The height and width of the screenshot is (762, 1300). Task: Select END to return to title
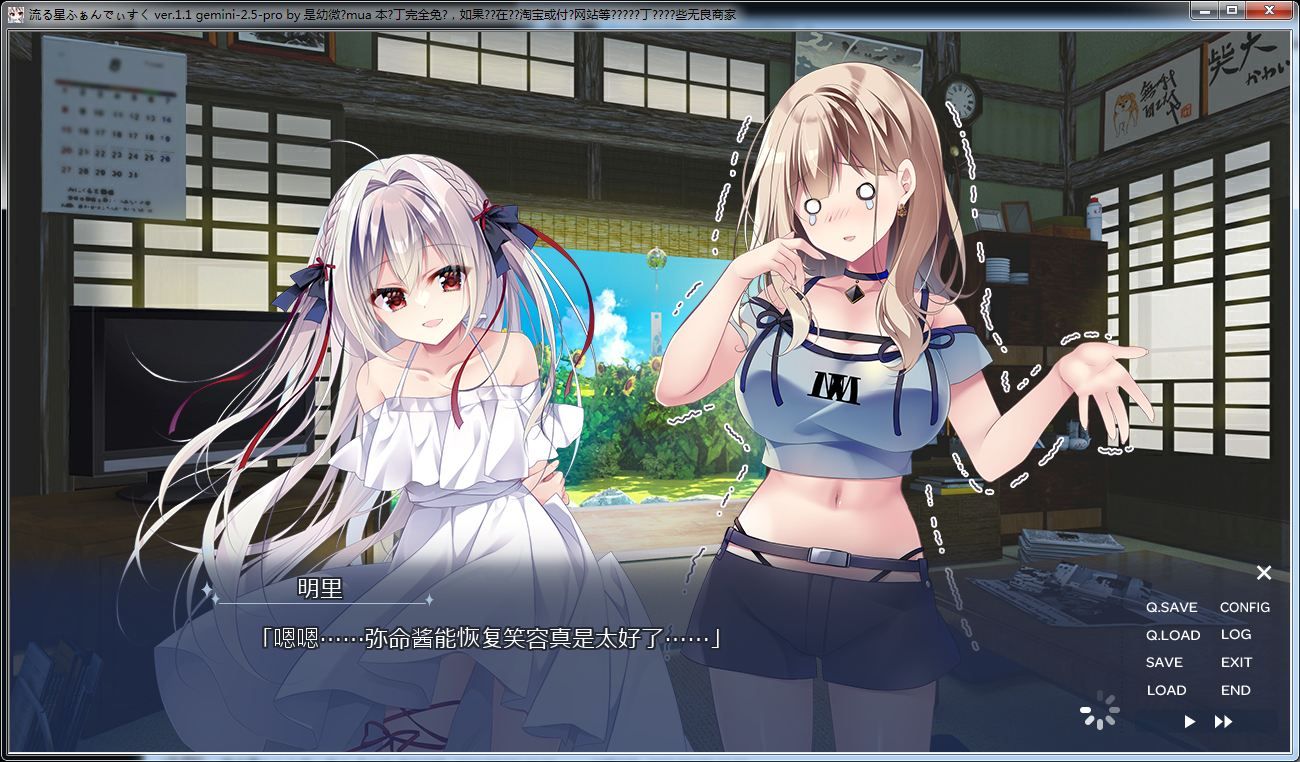(x=1235, y=689)
